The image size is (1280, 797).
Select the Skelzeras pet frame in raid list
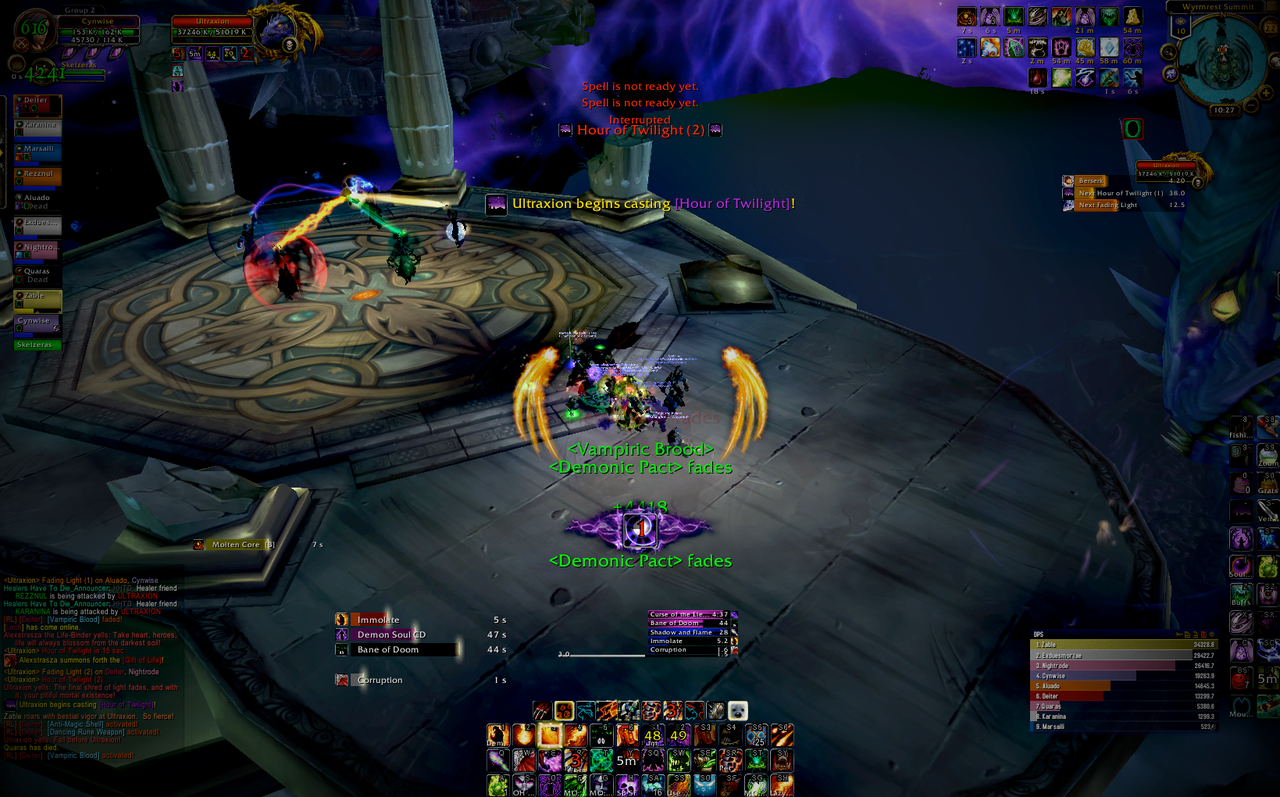(x=38, y=345)
